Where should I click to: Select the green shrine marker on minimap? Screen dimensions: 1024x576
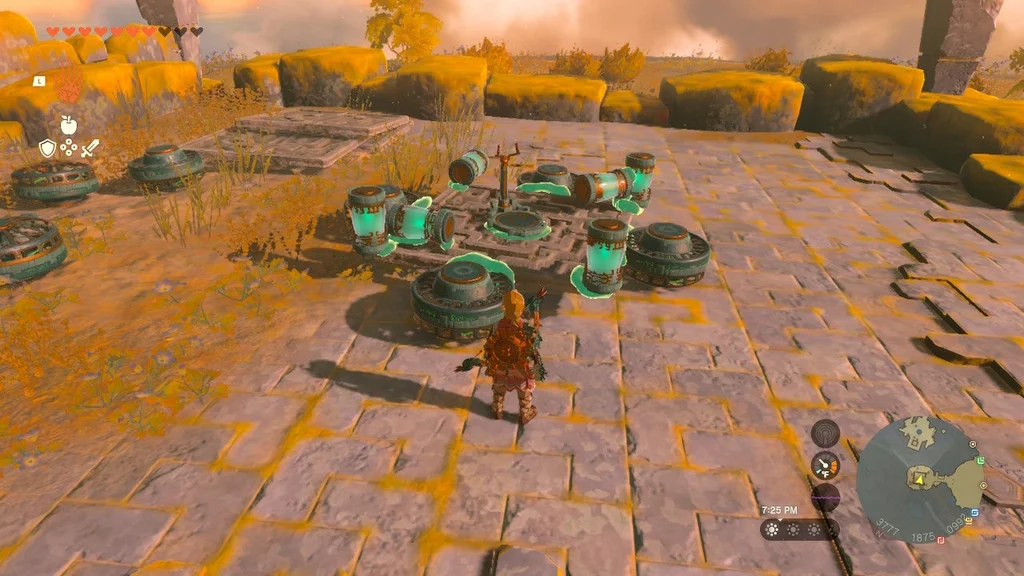tap(980, 460)
